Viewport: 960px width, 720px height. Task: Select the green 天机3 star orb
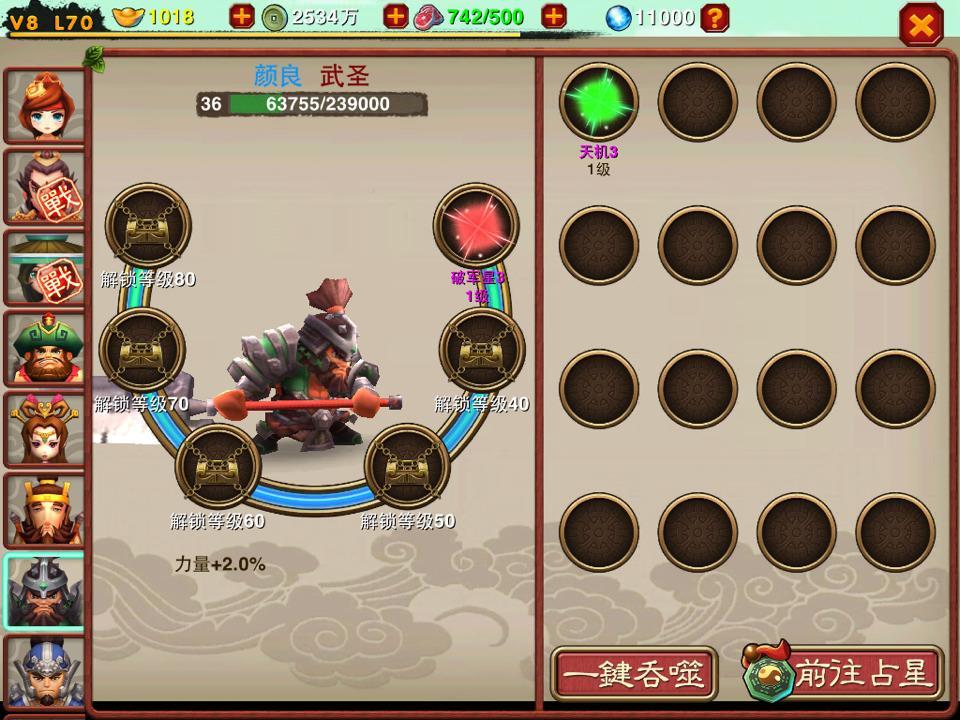tap(598, 102)
